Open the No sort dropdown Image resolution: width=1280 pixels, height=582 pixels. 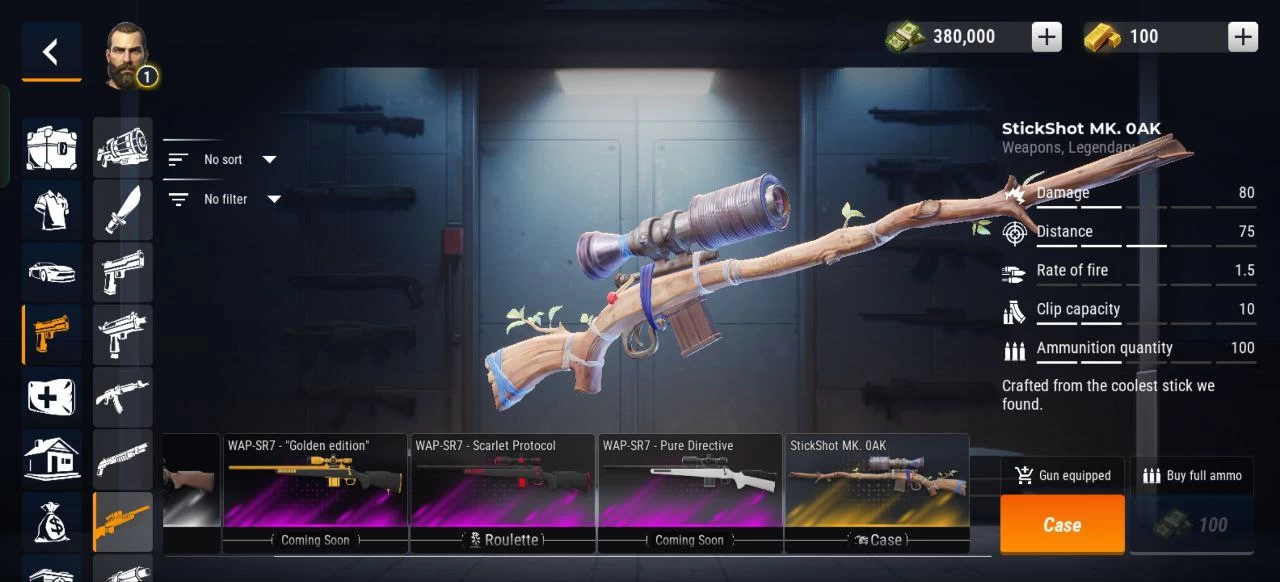point(222,159)
